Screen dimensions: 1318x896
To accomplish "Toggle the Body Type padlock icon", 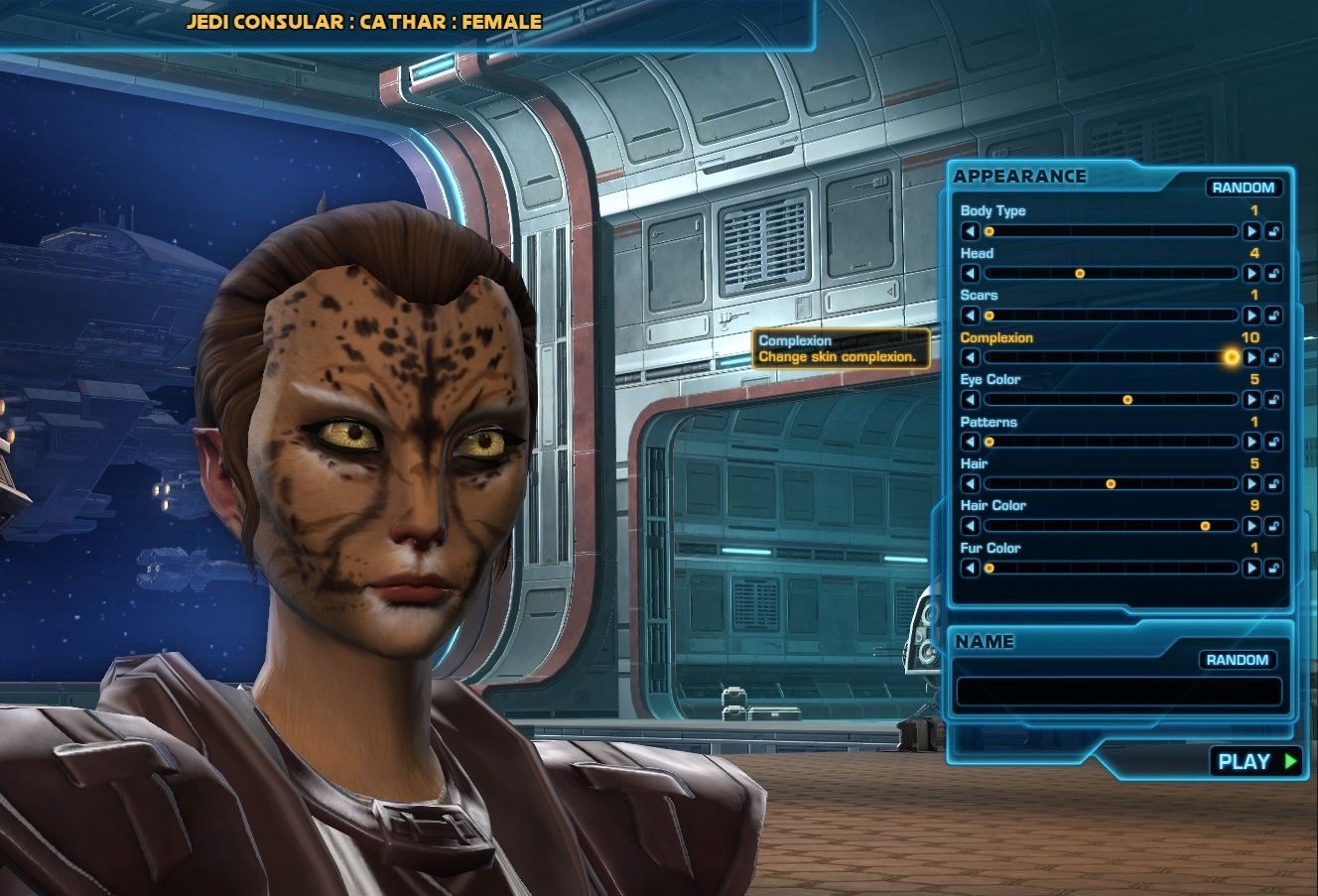I will (1273, 231).
